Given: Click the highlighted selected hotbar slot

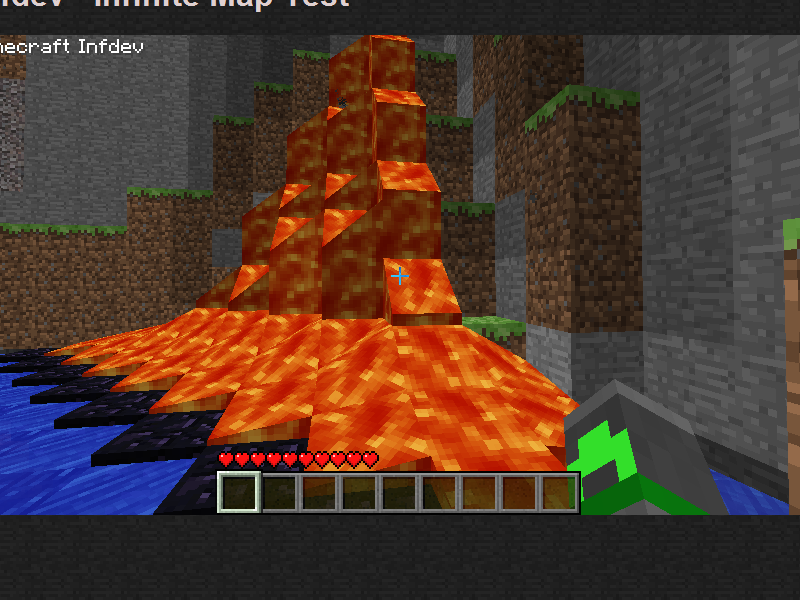Looking at the screenshot, I should coord(239,493).
